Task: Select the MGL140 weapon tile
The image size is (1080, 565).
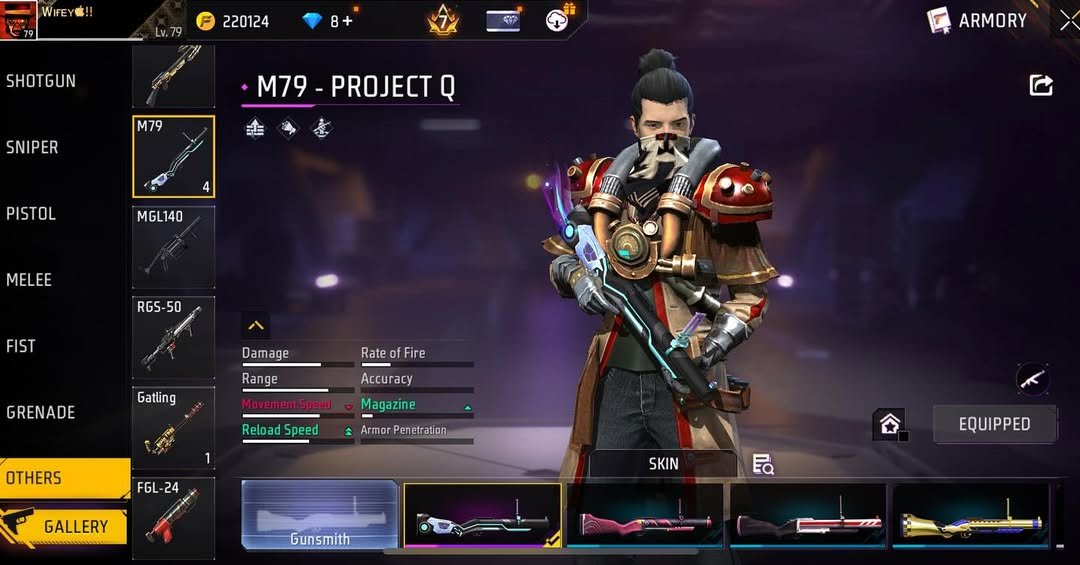Action: (173, 246)
